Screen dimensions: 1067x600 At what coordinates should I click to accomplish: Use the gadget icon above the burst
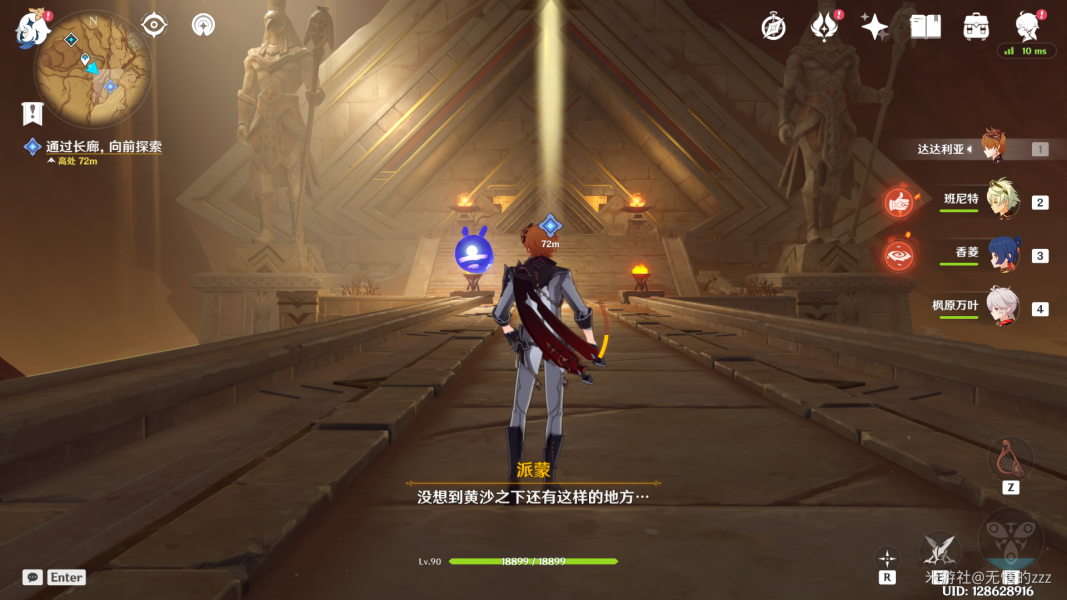(1010, 459)
